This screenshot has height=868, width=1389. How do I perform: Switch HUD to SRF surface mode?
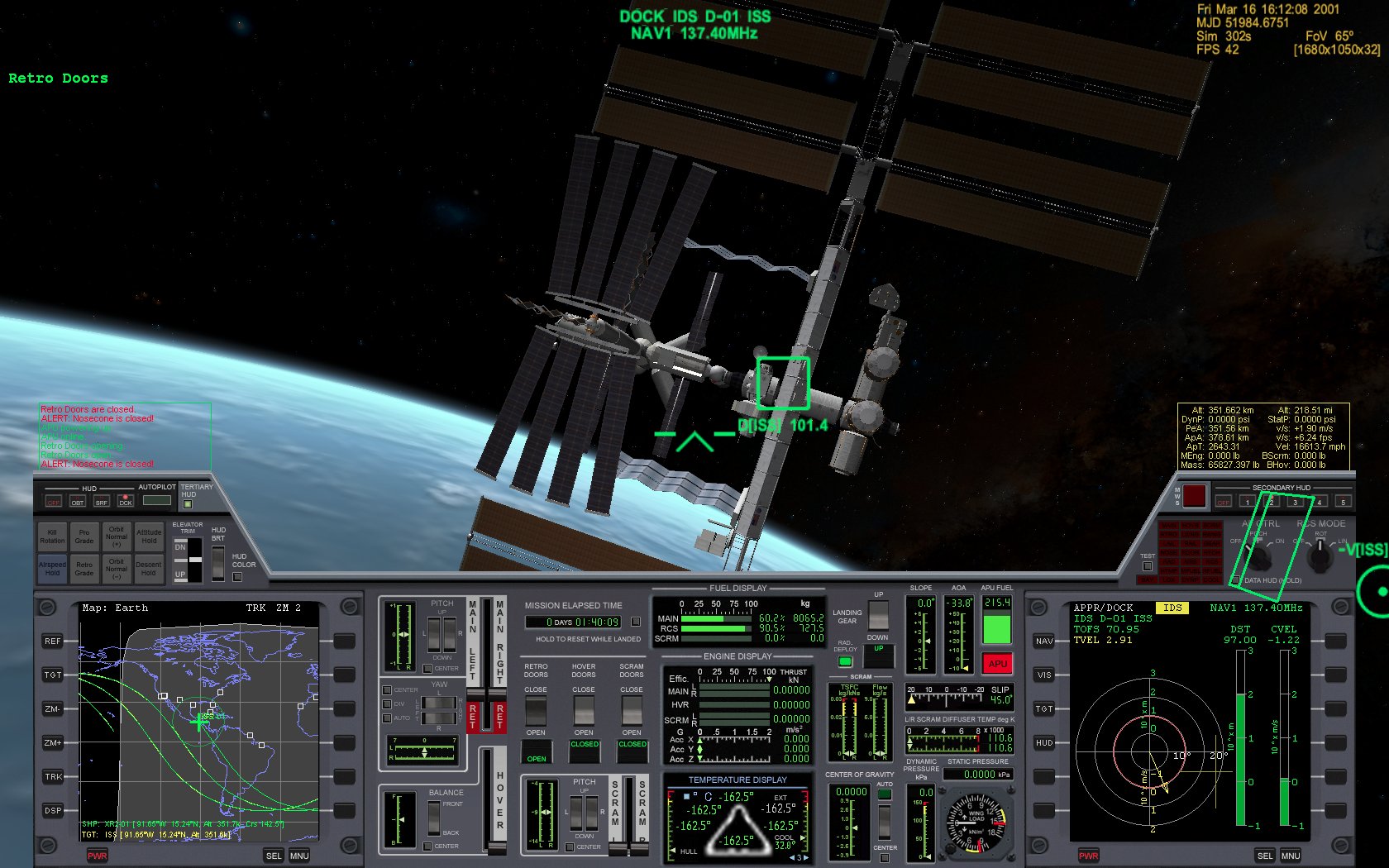101,503
